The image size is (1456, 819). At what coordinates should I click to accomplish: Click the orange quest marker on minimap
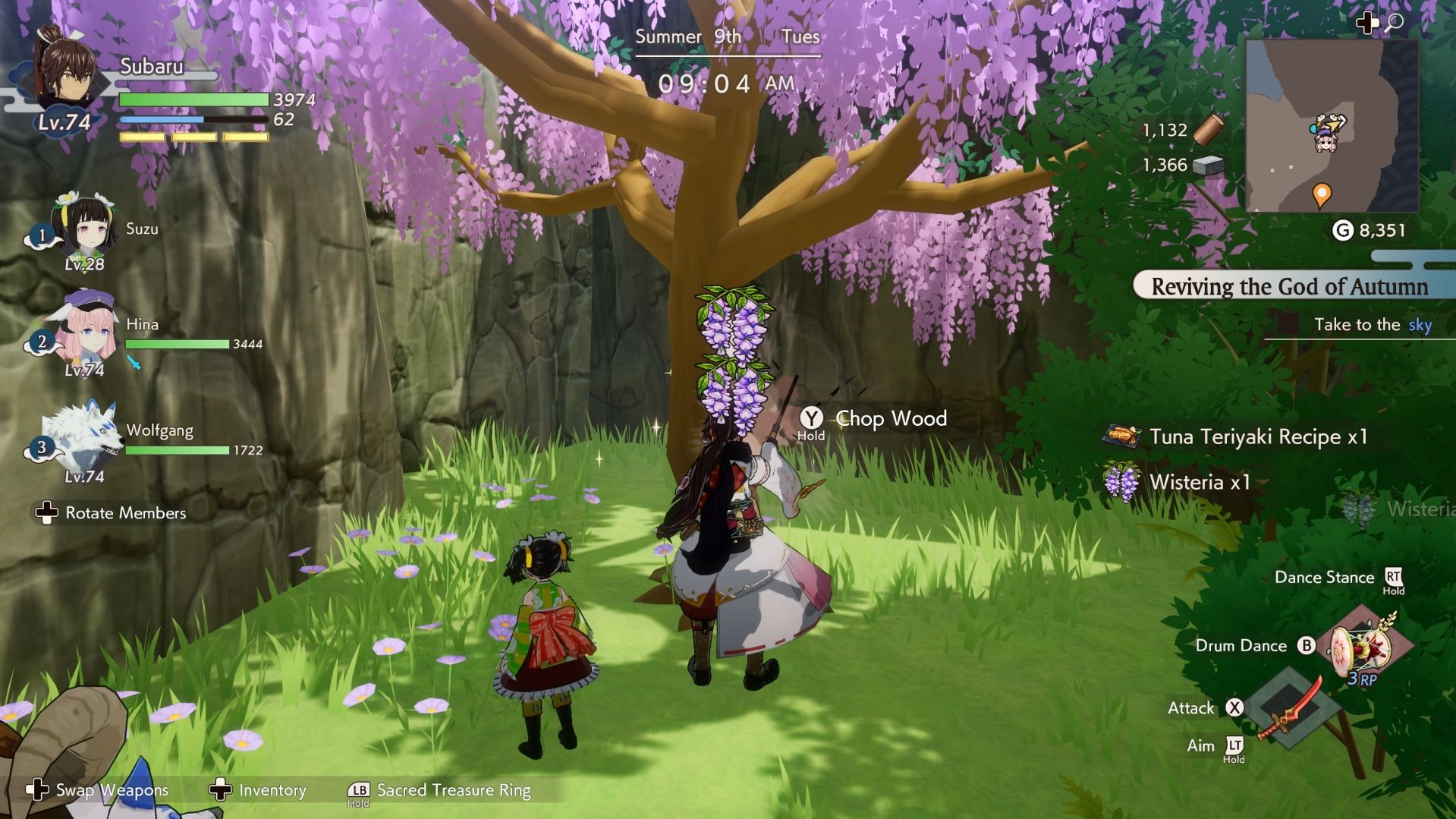pyautogui.click(x=1322, y=195)
